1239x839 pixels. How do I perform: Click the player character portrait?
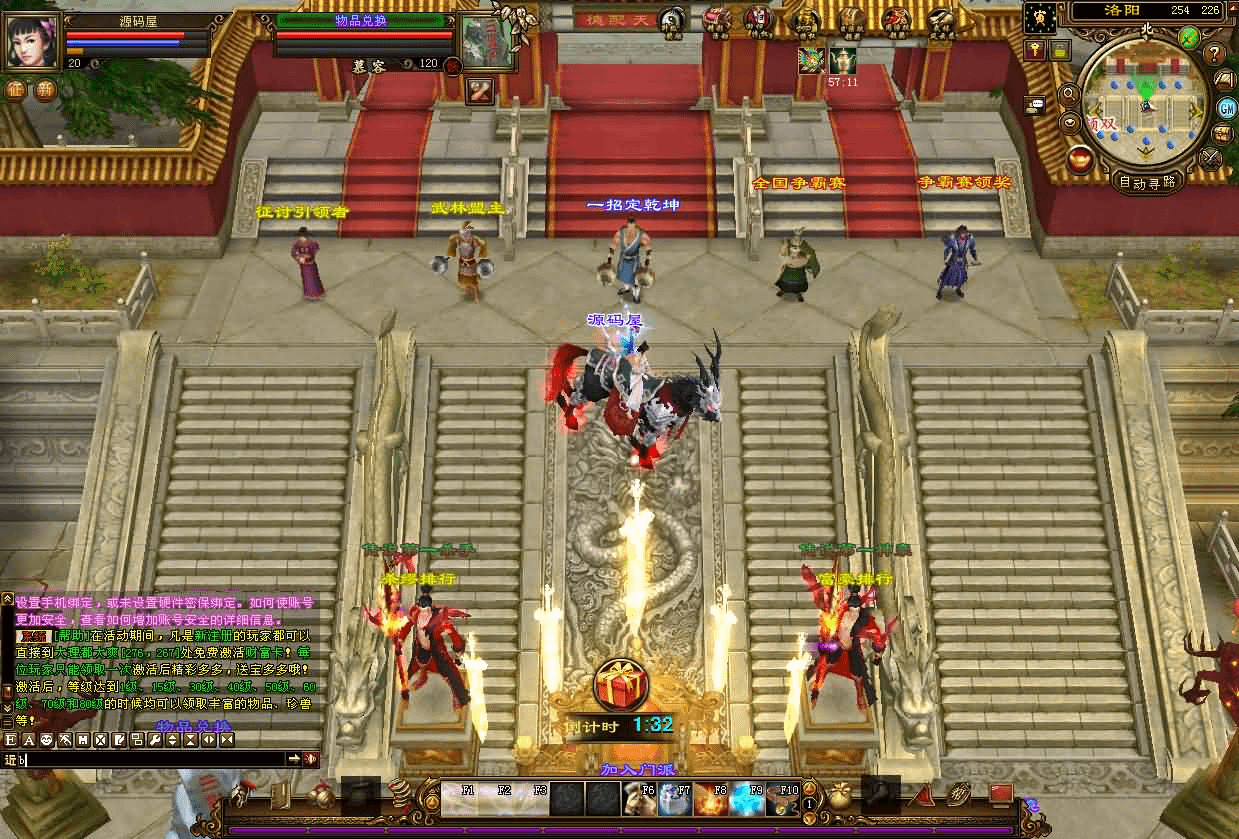[x=32, y=42]
